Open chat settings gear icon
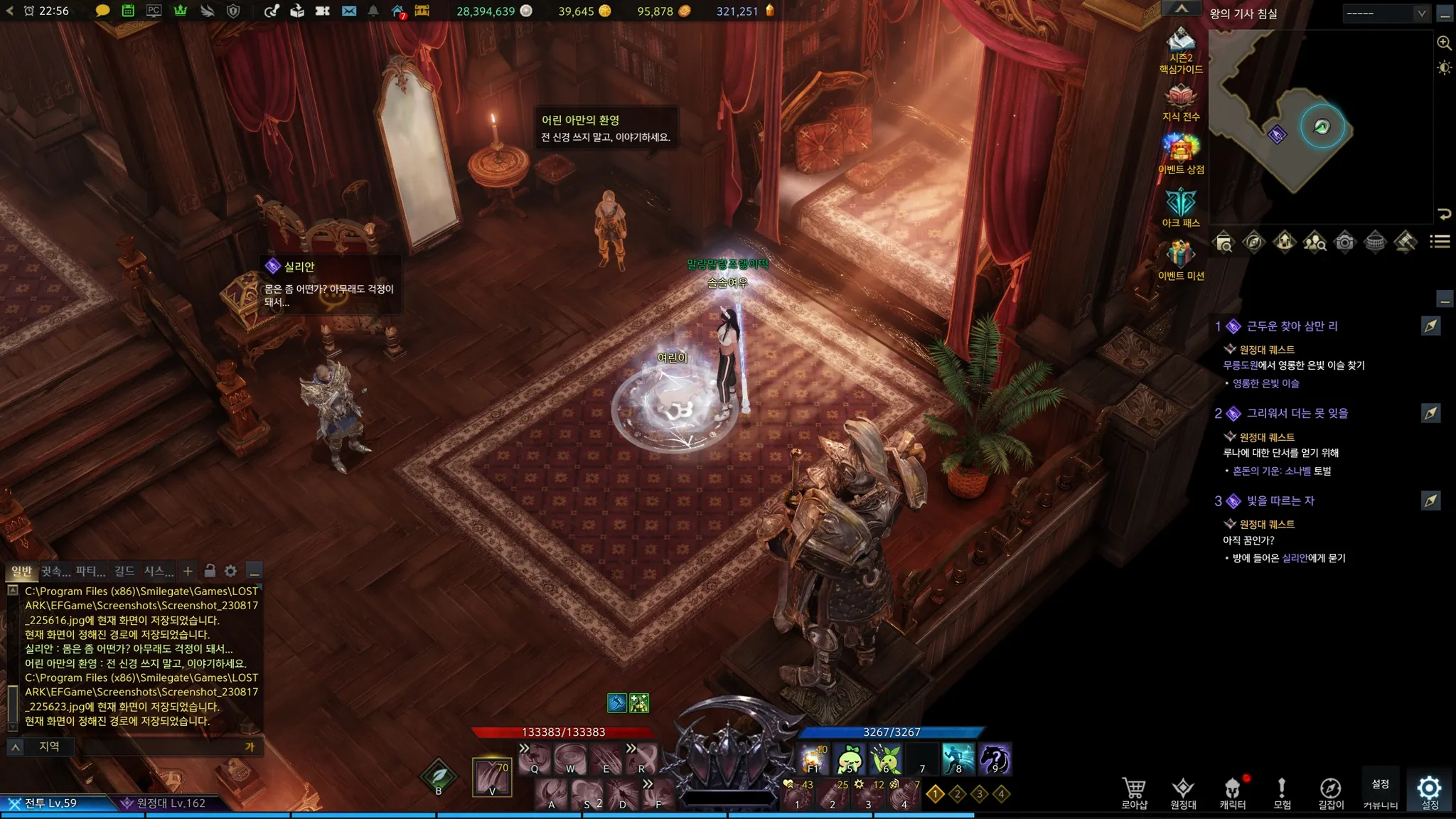Screen dimensions: 1456x819 (x=230, y=571)
